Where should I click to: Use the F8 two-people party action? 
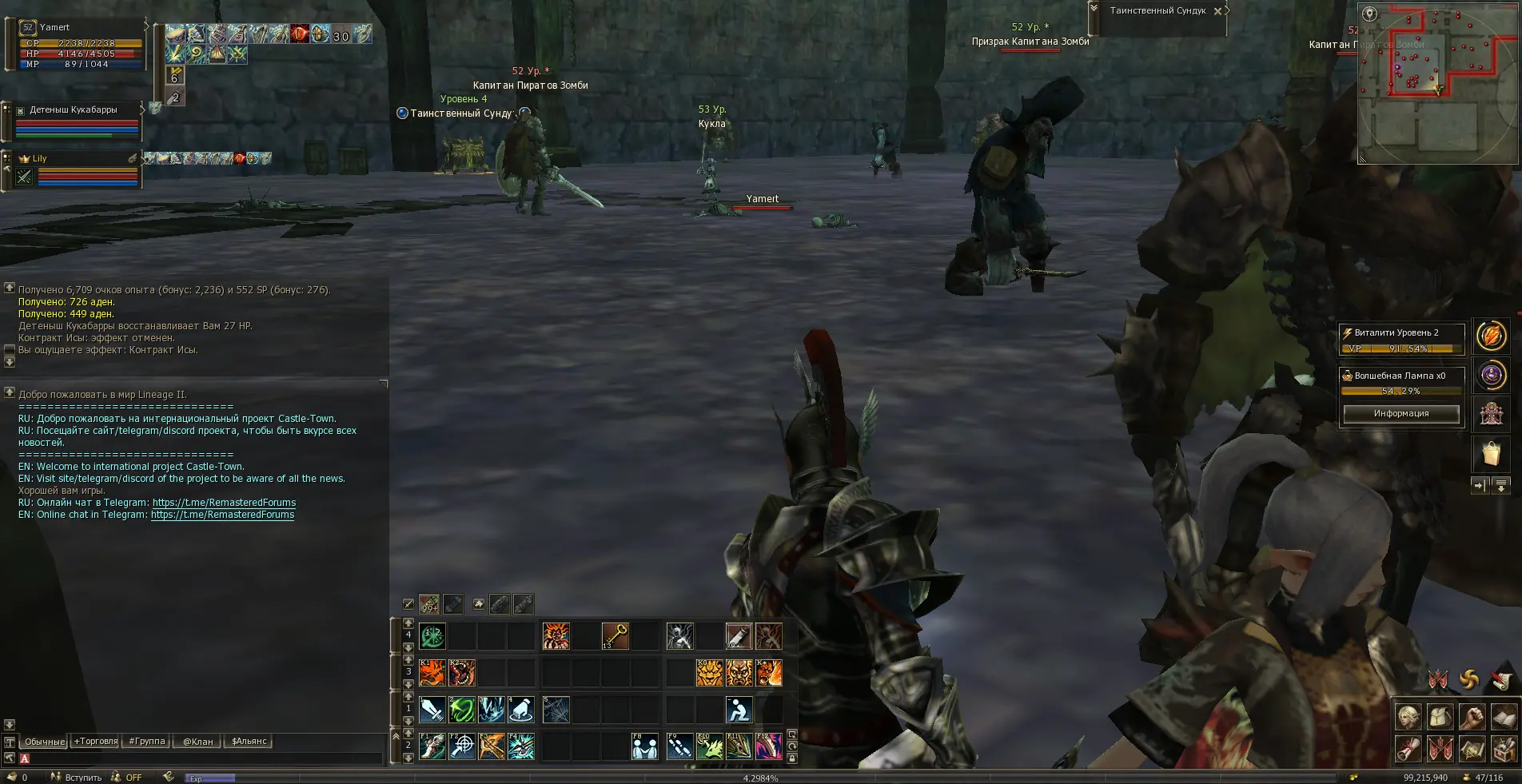point(645,746)
